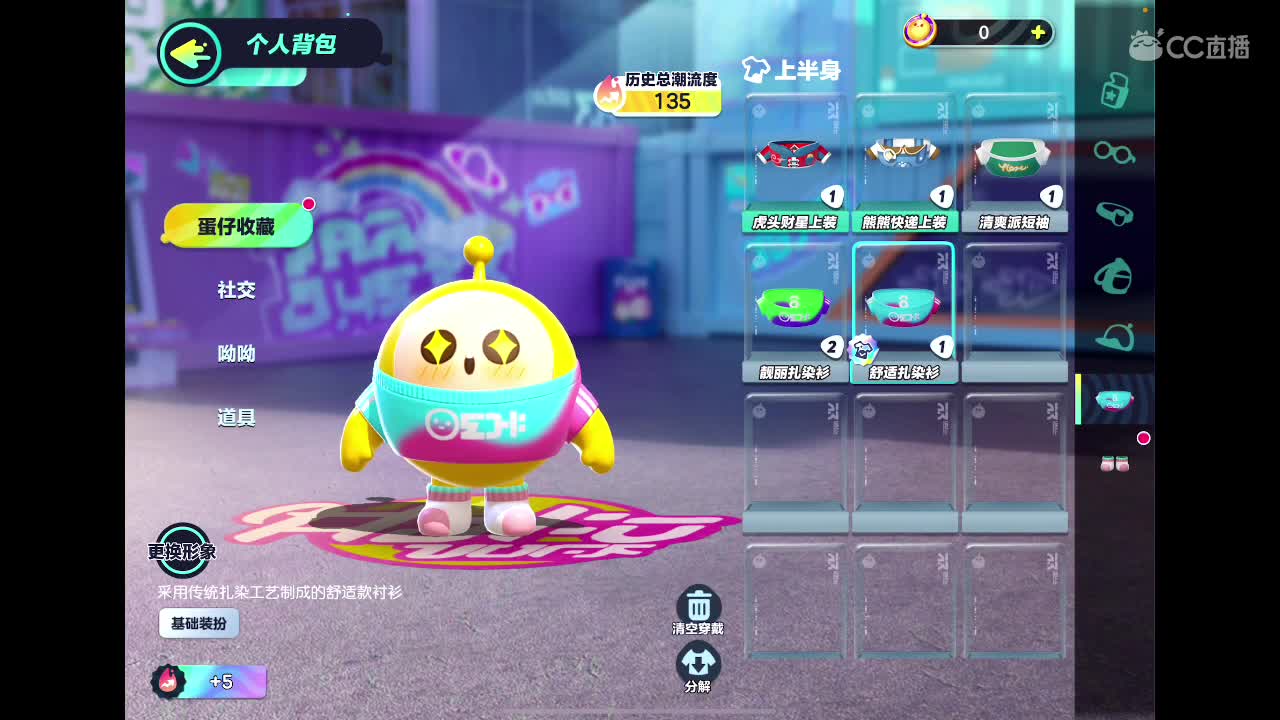Click the 清空穿戴 trash icon to clear outfit

click(700, 605)
